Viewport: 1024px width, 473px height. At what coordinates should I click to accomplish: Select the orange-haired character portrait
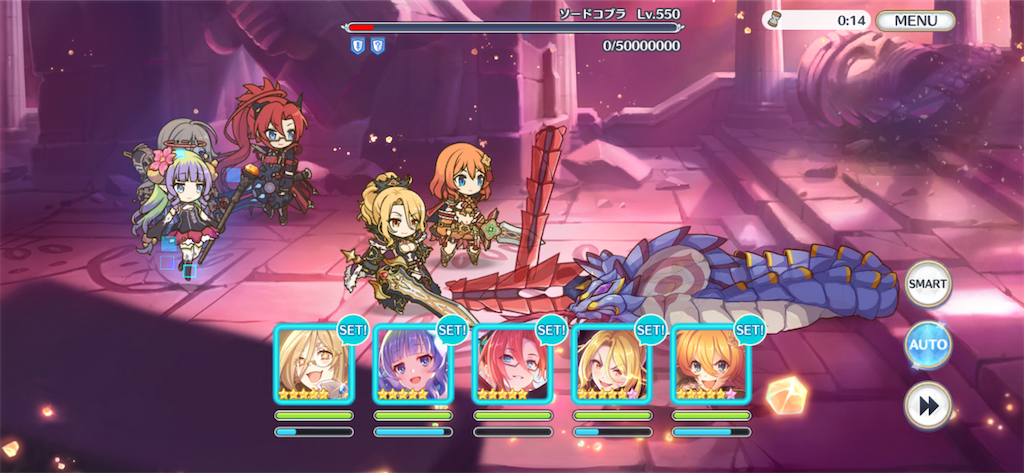click(x=709, y=364)
